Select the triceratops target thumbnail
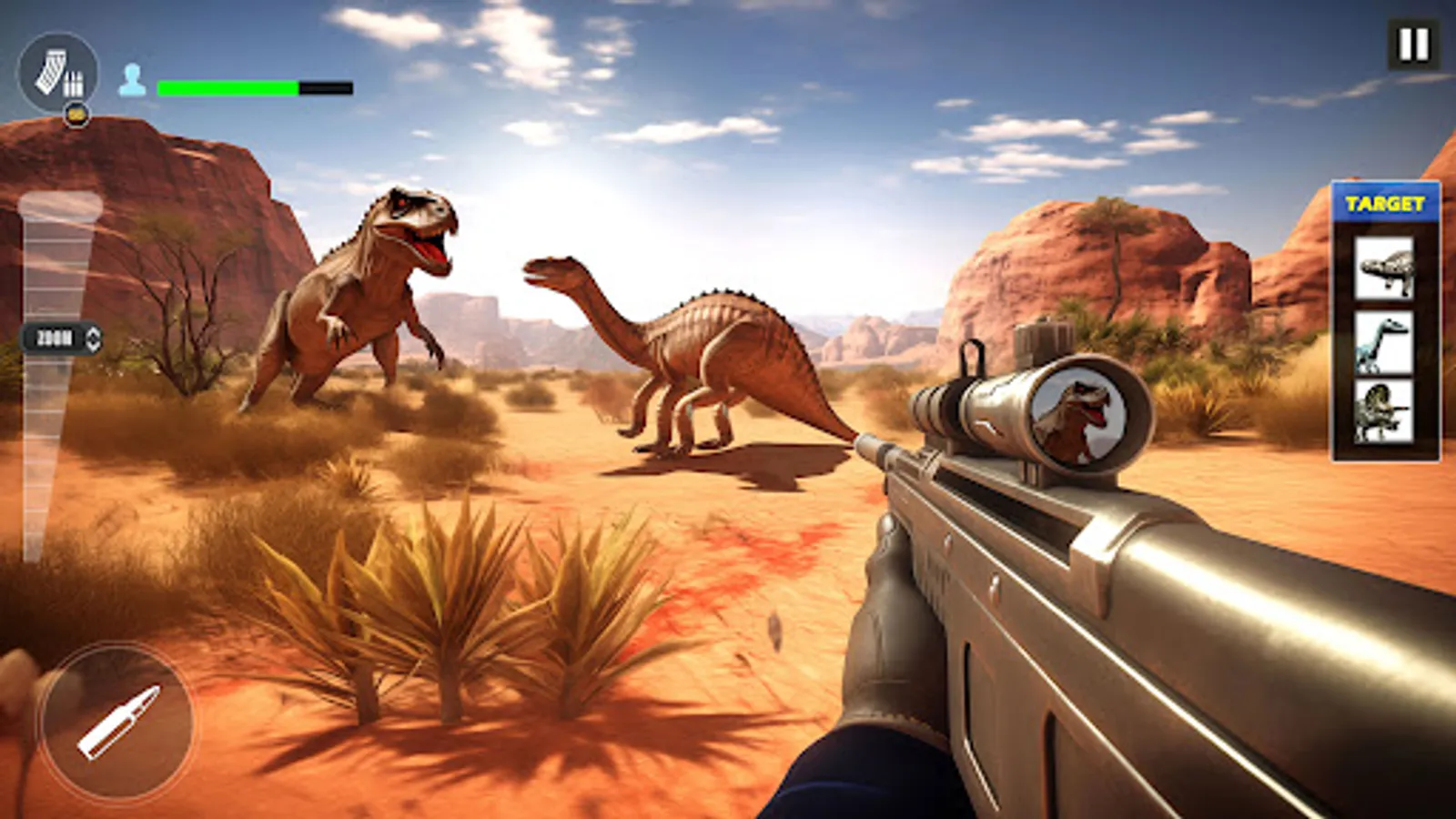The width and height of the screenshot is (1456, 819). [x=1384, y=419]
